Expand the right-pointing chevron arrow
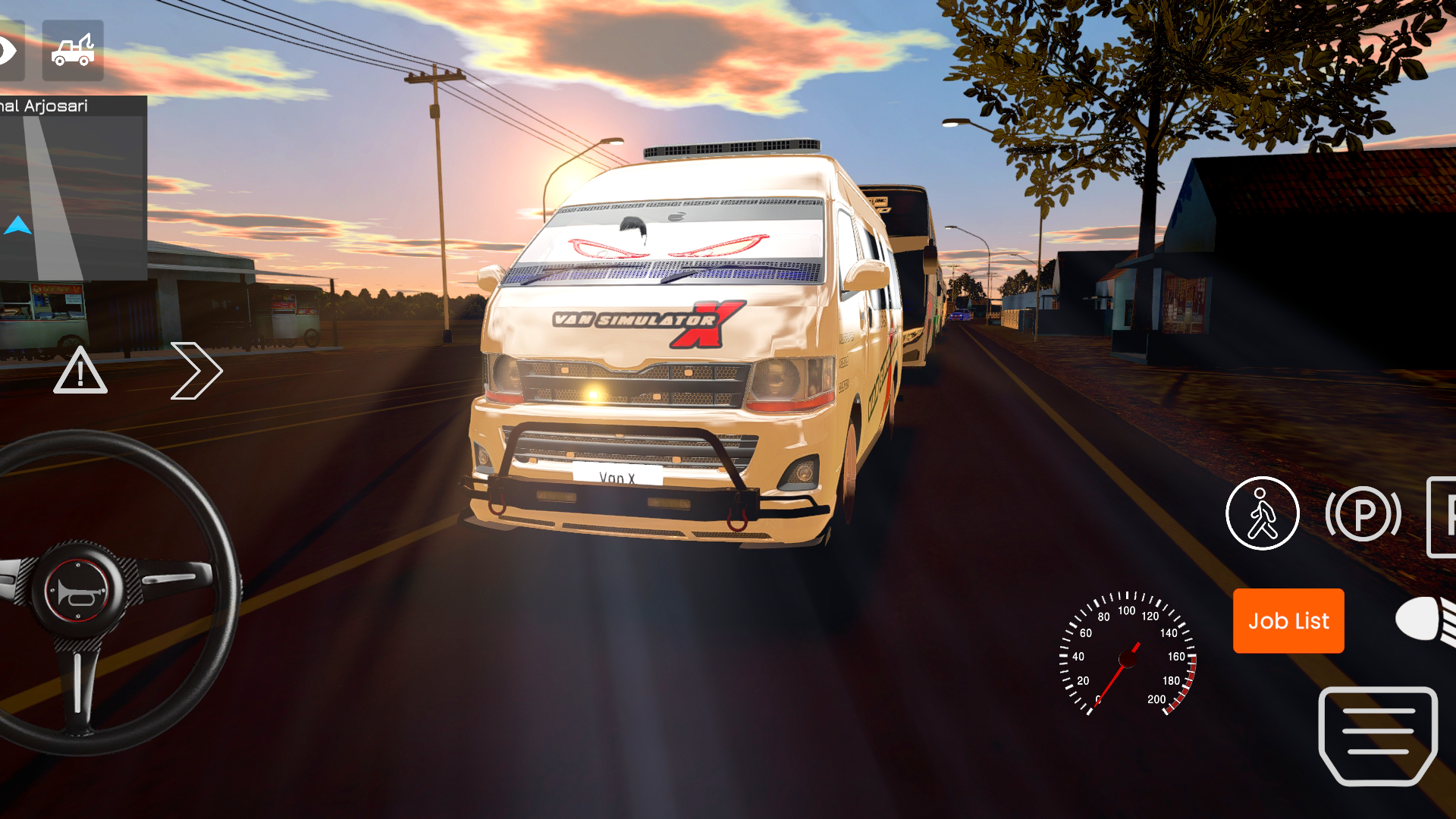 [196, 371]
